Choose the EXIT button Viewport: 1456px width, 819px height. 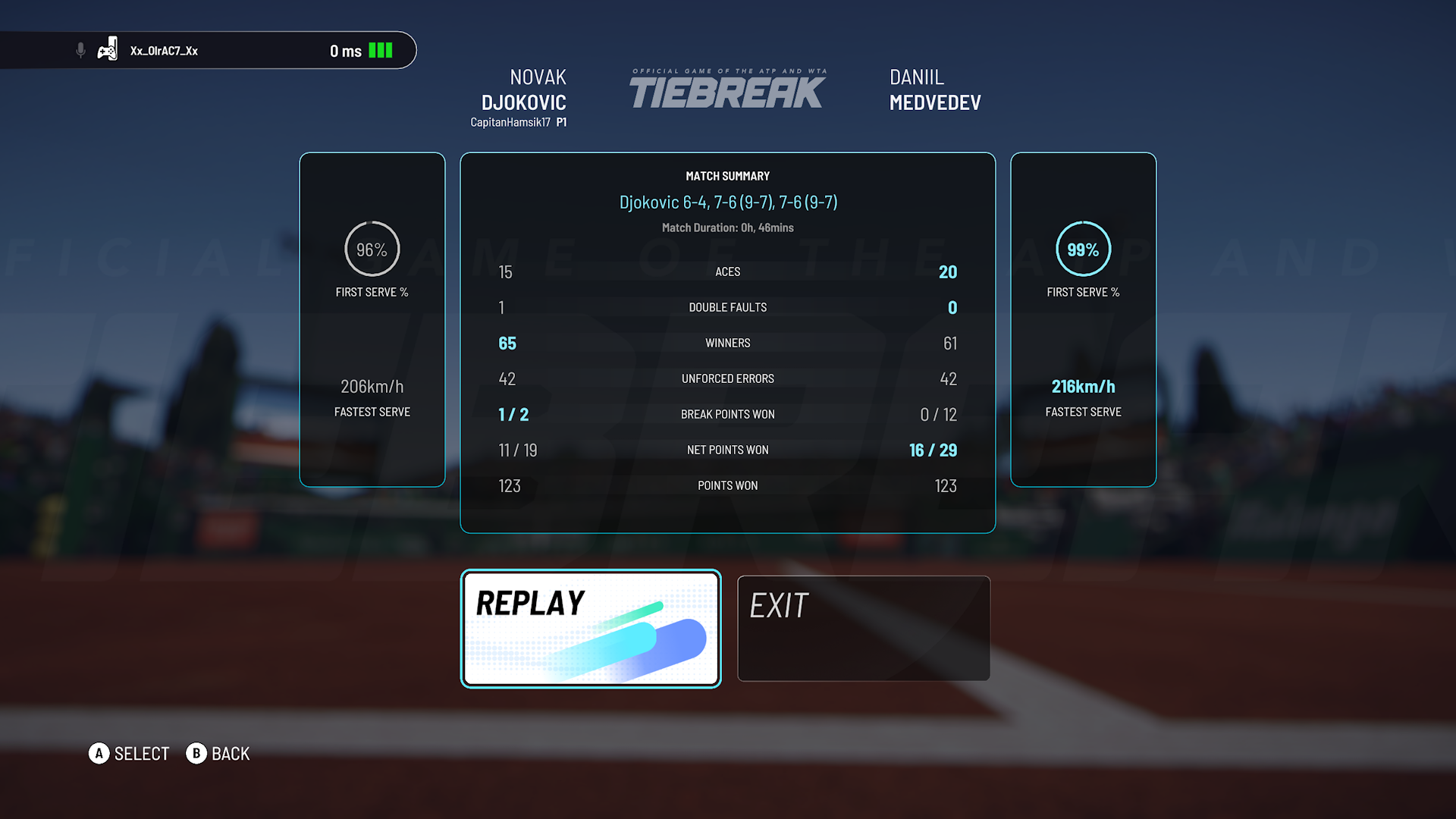pos(863,629)
